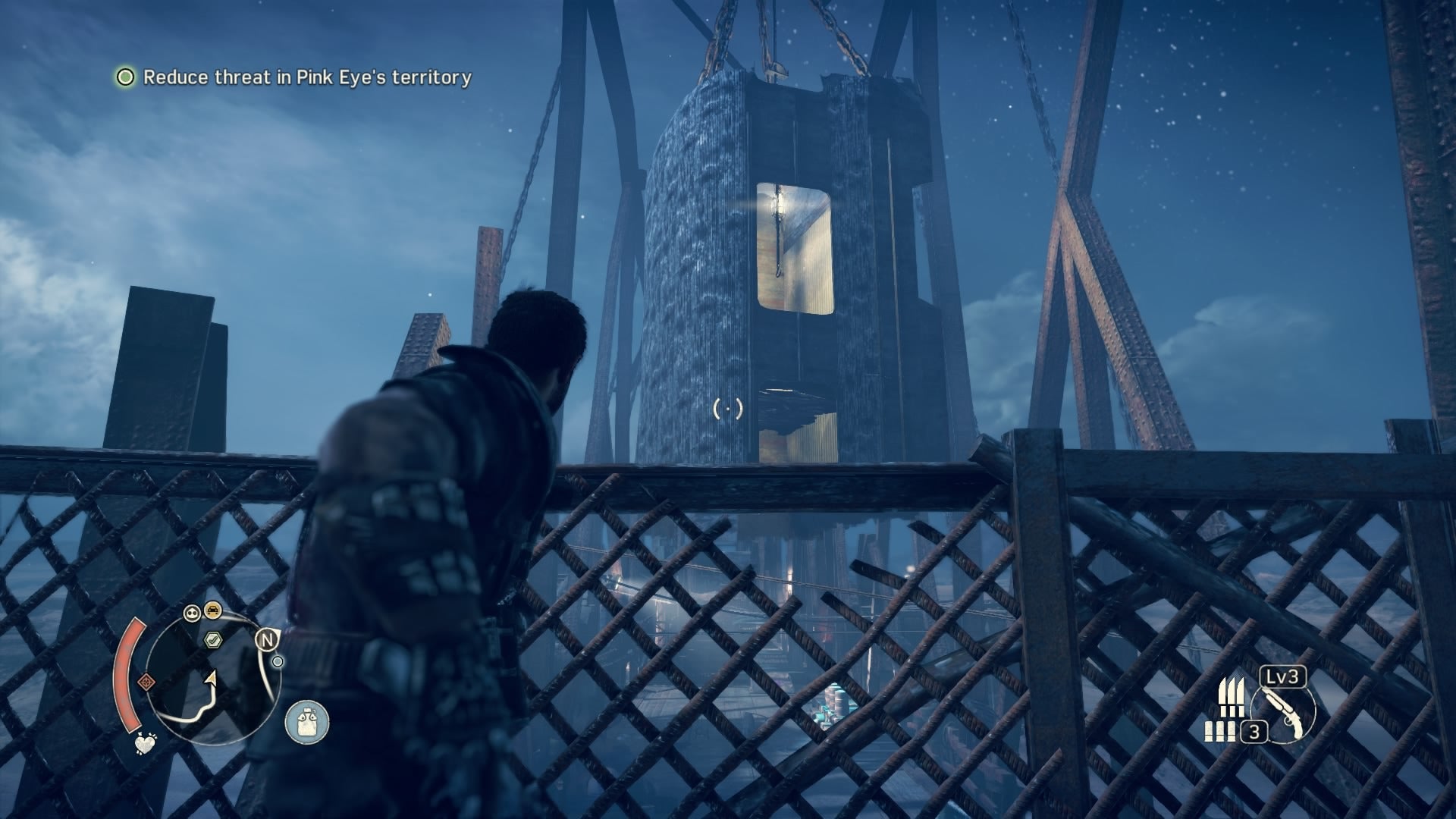Click the N compass indicator on the minimap
This screenshot has height=819, width=1456.
pos(267,639)
